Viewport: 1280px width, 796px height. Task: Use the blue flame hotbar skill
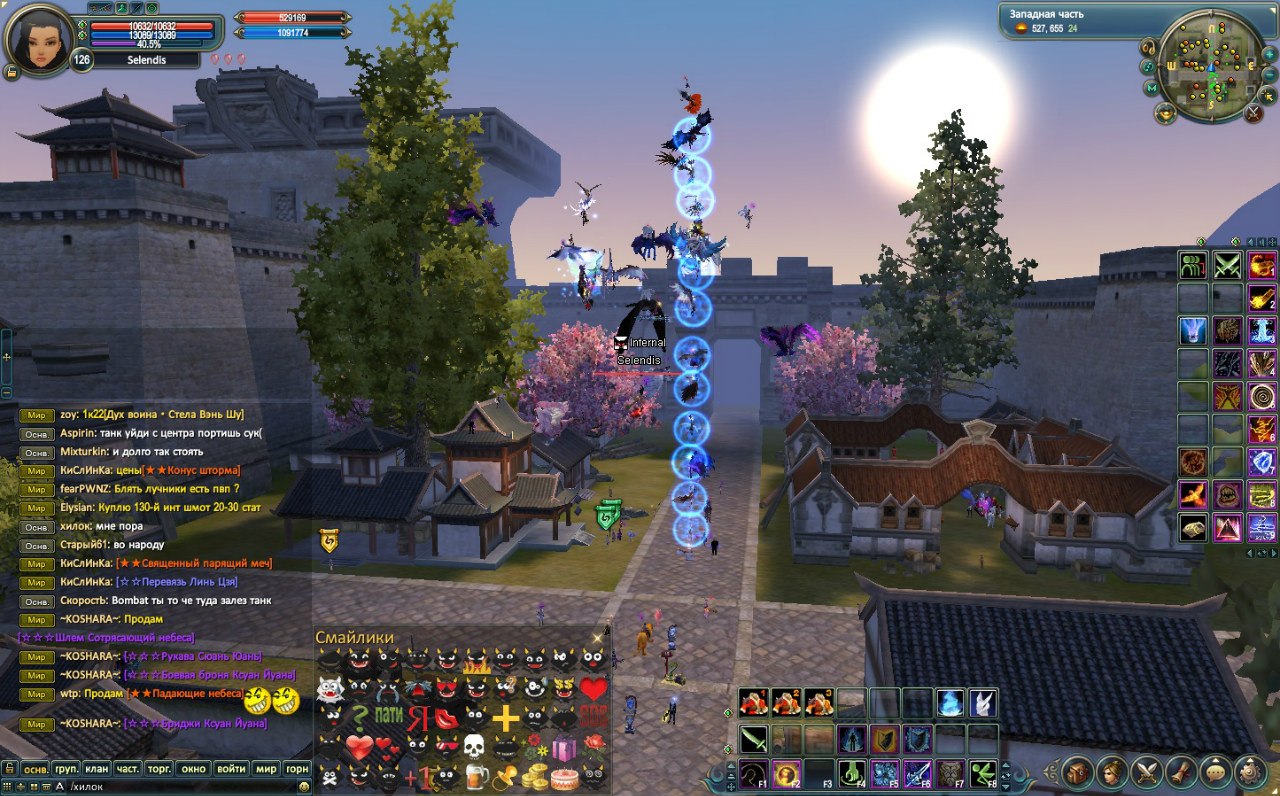coord(950,703)
